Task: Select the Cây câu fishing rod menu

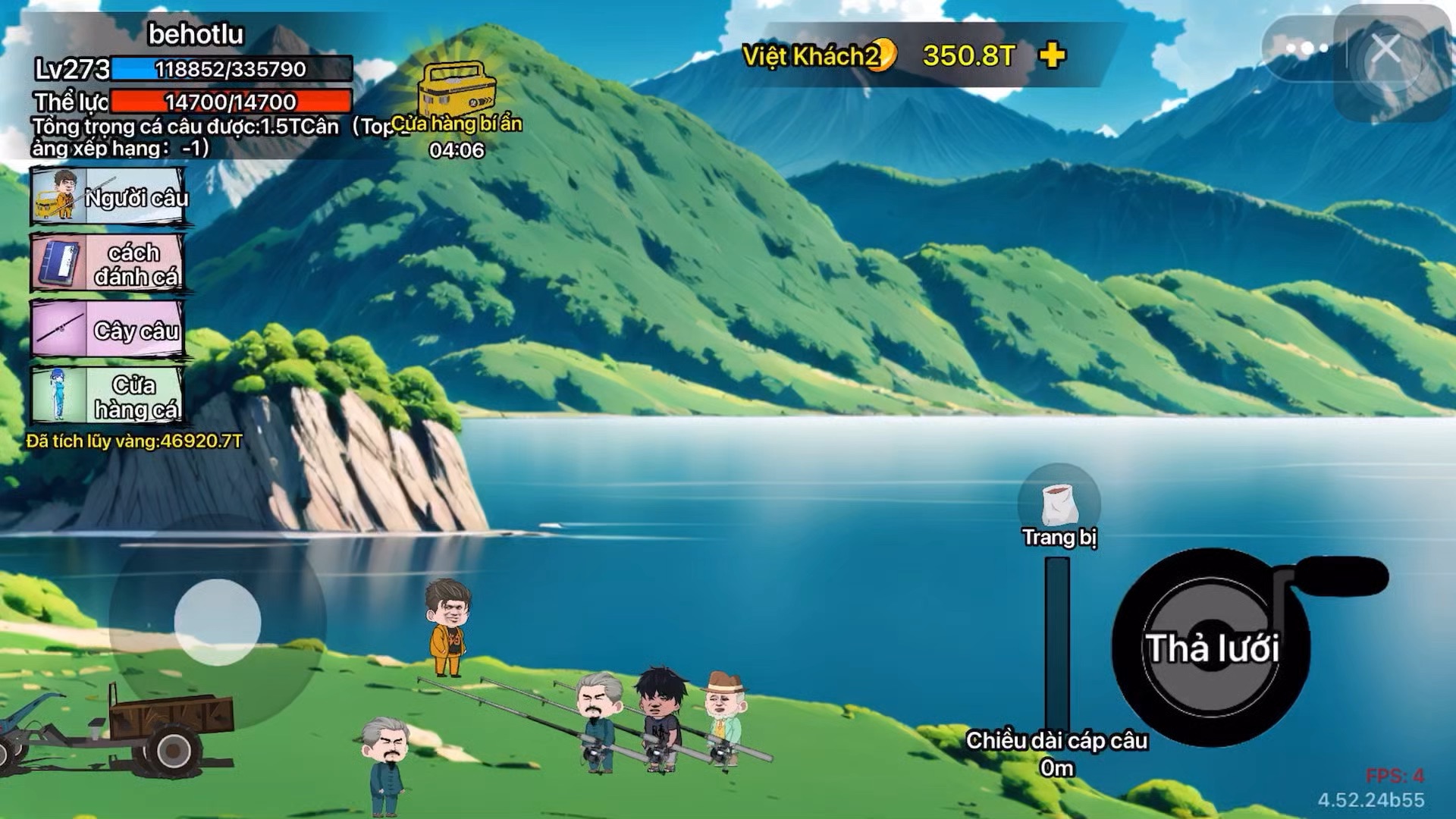Action: point(108,330)
